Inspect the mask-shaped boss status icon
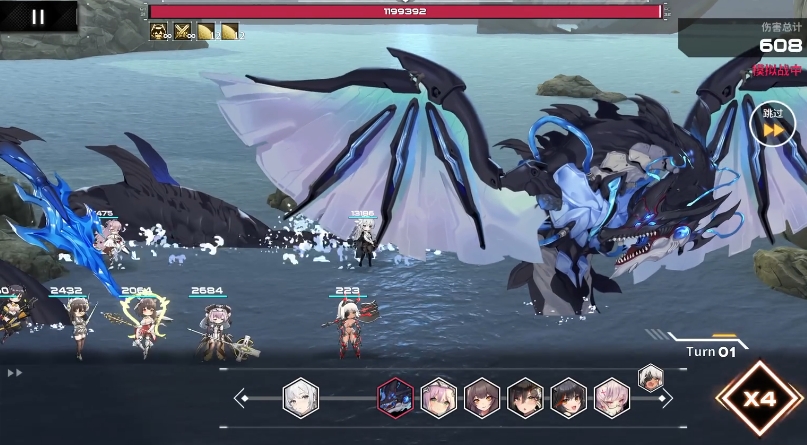 (x=158, y=32)
